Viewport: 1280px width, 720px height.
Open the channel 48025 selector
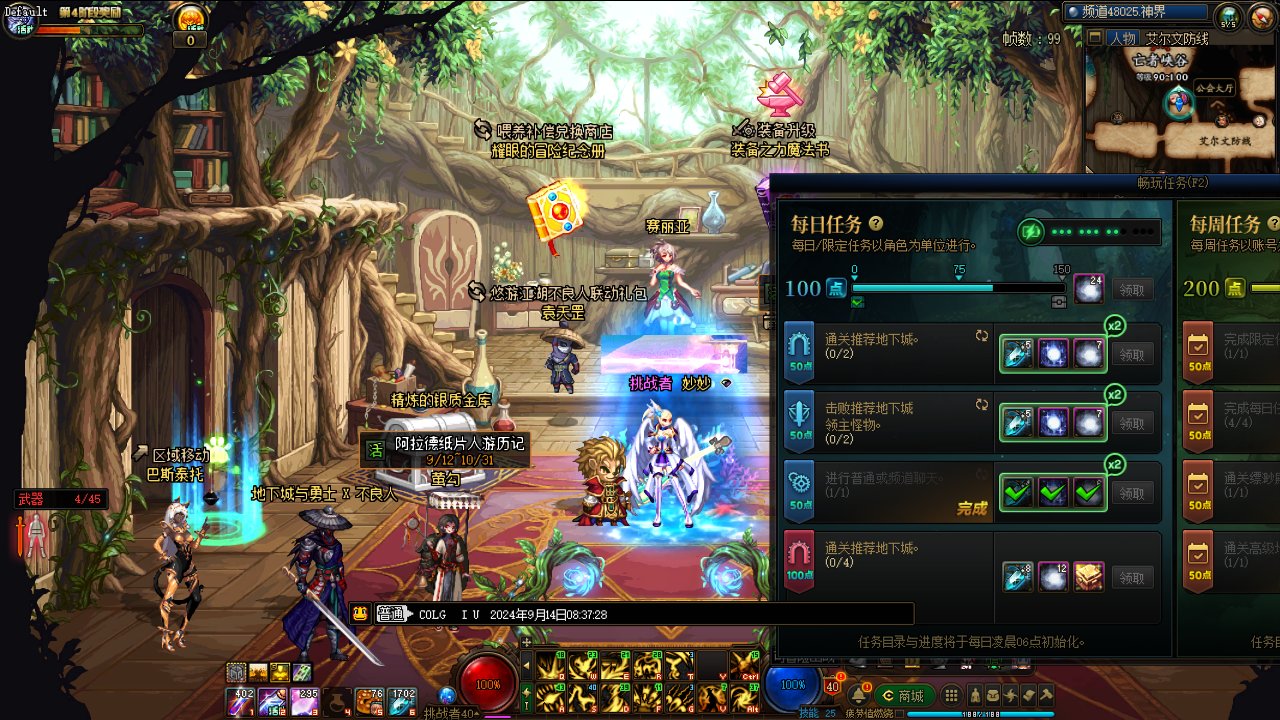(1136, 12)
